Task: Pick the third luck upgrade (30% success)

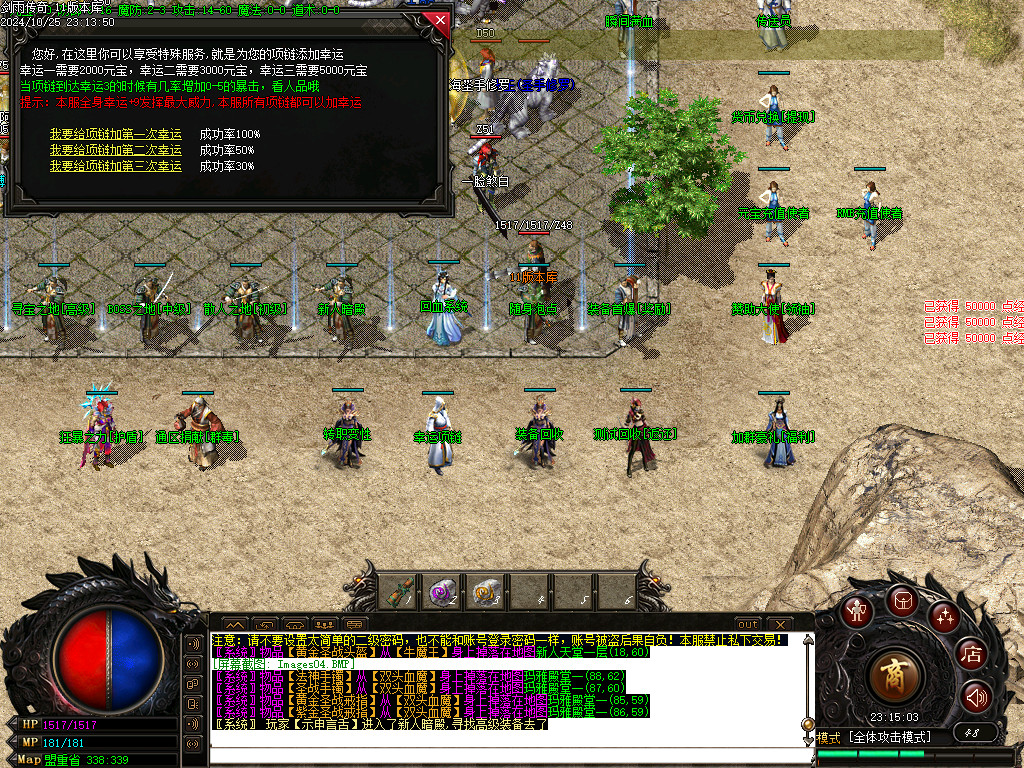Action: pos(116,166)
